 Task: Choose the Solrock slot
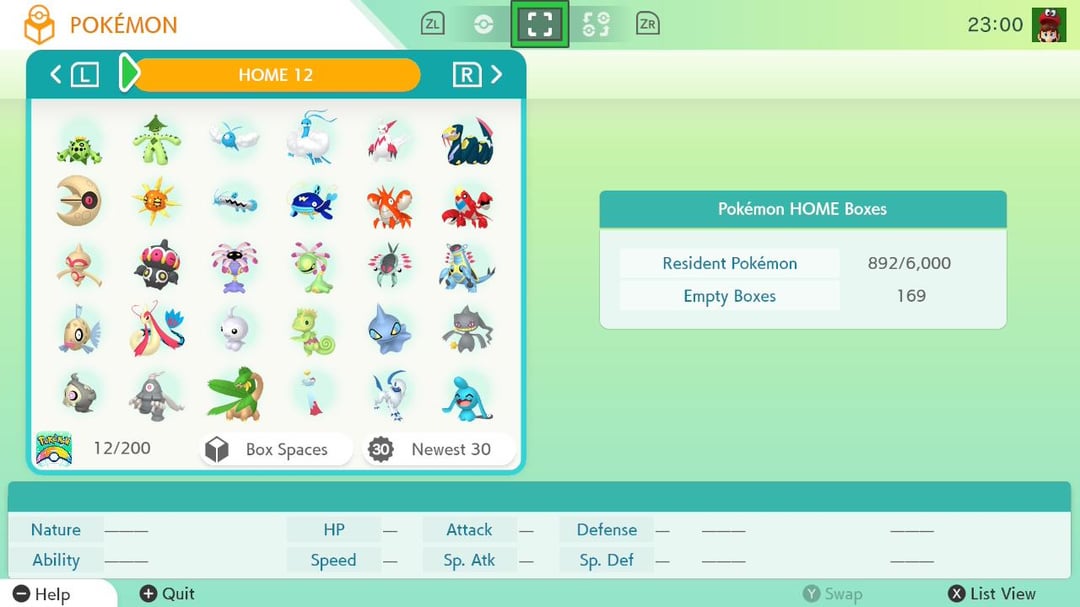pyautogui.click(x=157, y=203)
